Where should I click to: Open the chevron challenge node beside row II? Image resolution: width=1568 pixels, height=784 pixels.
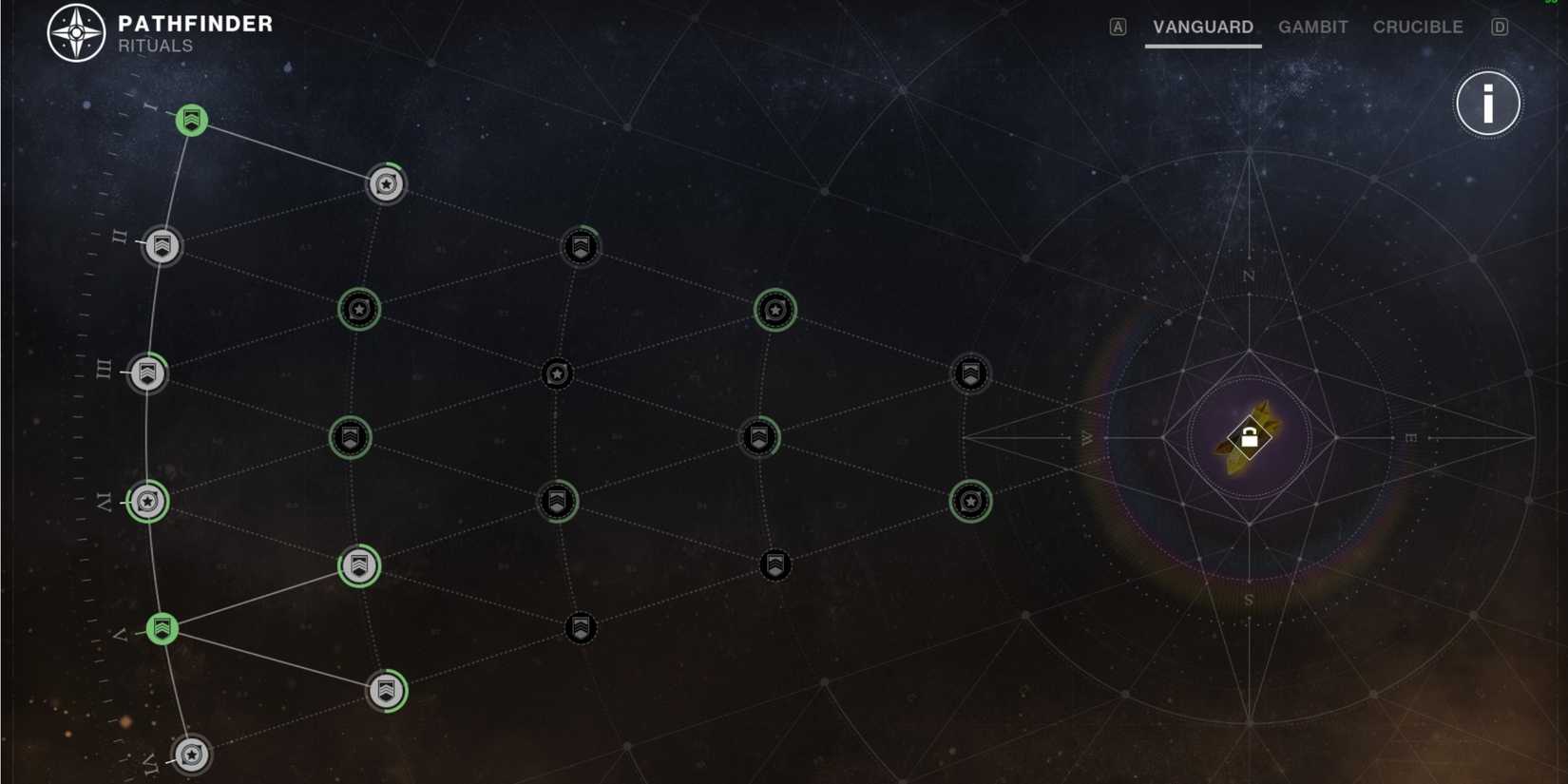[162, 246]
